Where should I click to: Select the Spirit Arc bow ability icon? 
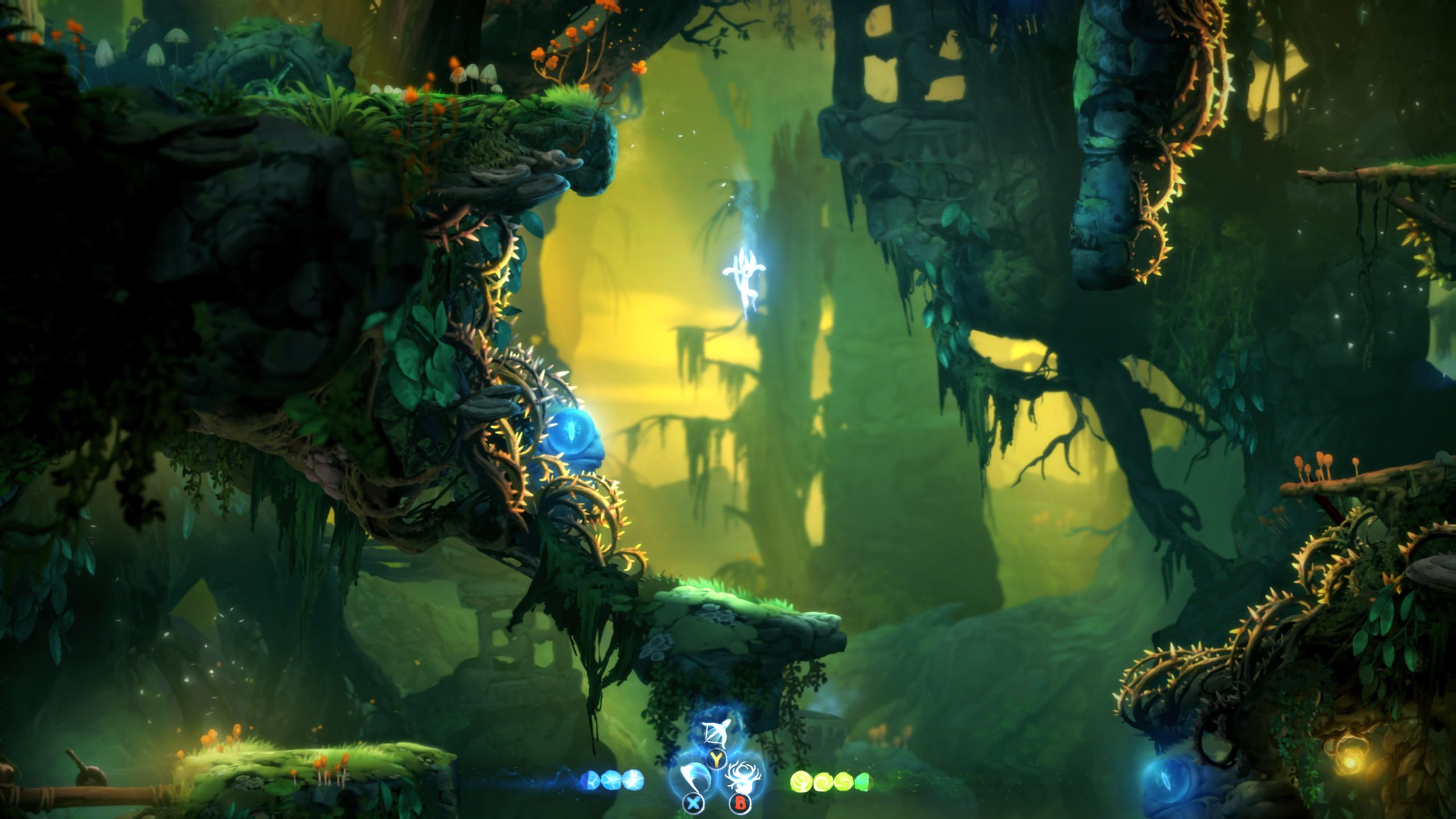[713, 733]
